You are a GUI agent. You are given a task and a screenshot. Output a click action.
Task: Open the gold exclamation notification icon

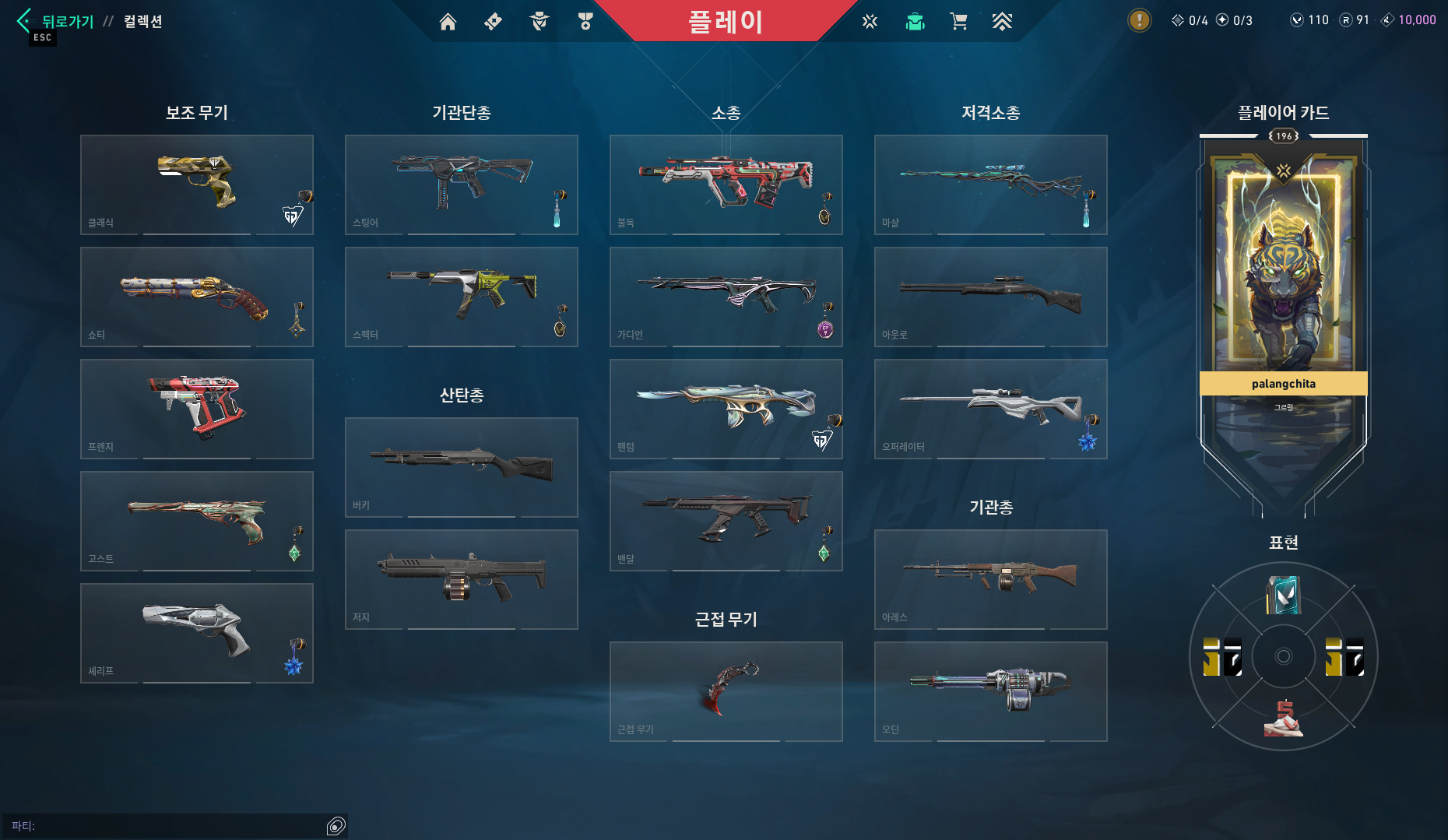coord(1138,21)
